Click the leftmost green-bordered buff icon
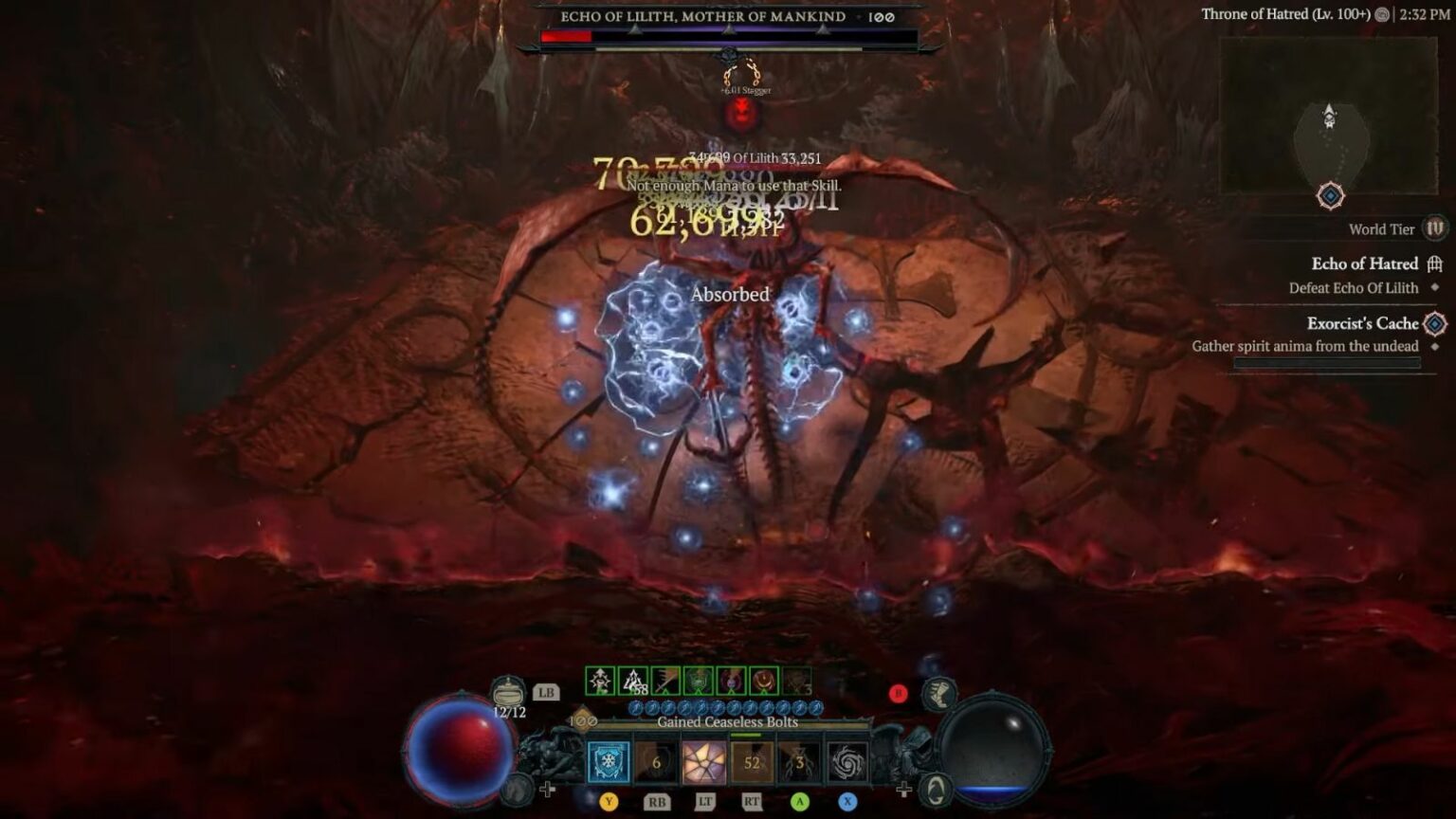 pos(600,679)
